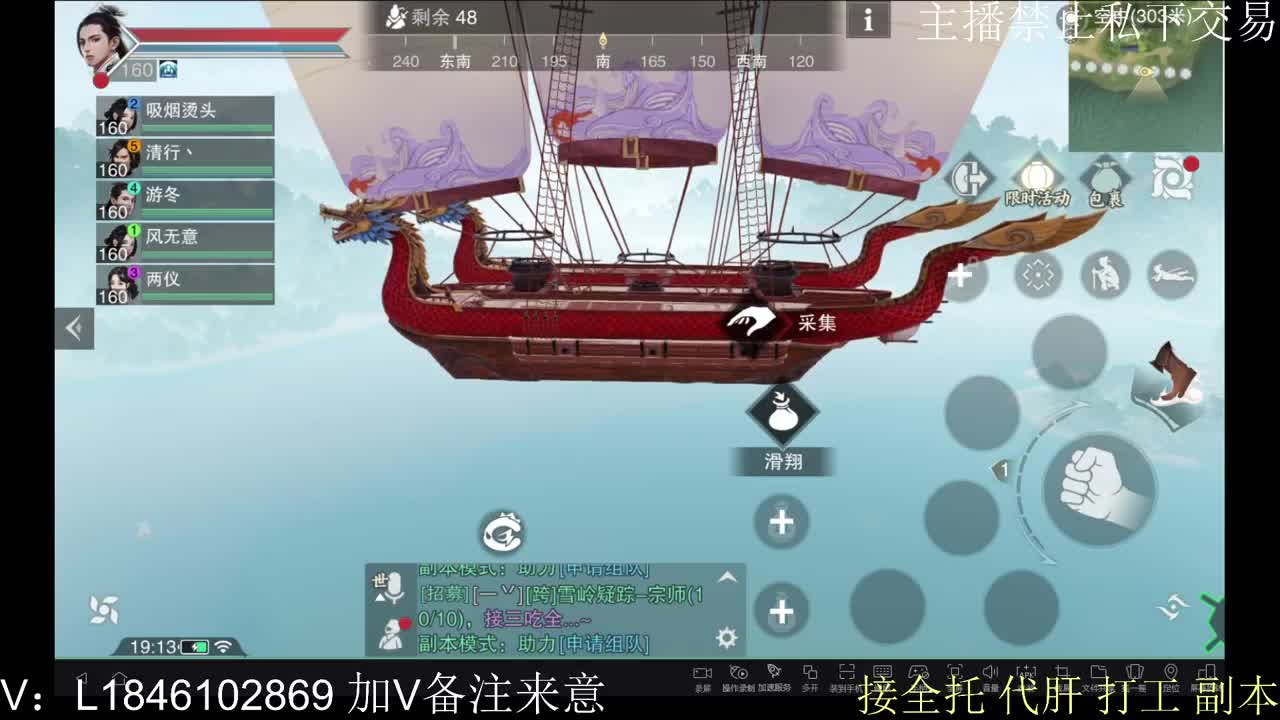Image resolution: width=1280 pixels, height=720 pixels.
Task: Switch to the 世 world chat channel
Action: (x=378, y=579)
